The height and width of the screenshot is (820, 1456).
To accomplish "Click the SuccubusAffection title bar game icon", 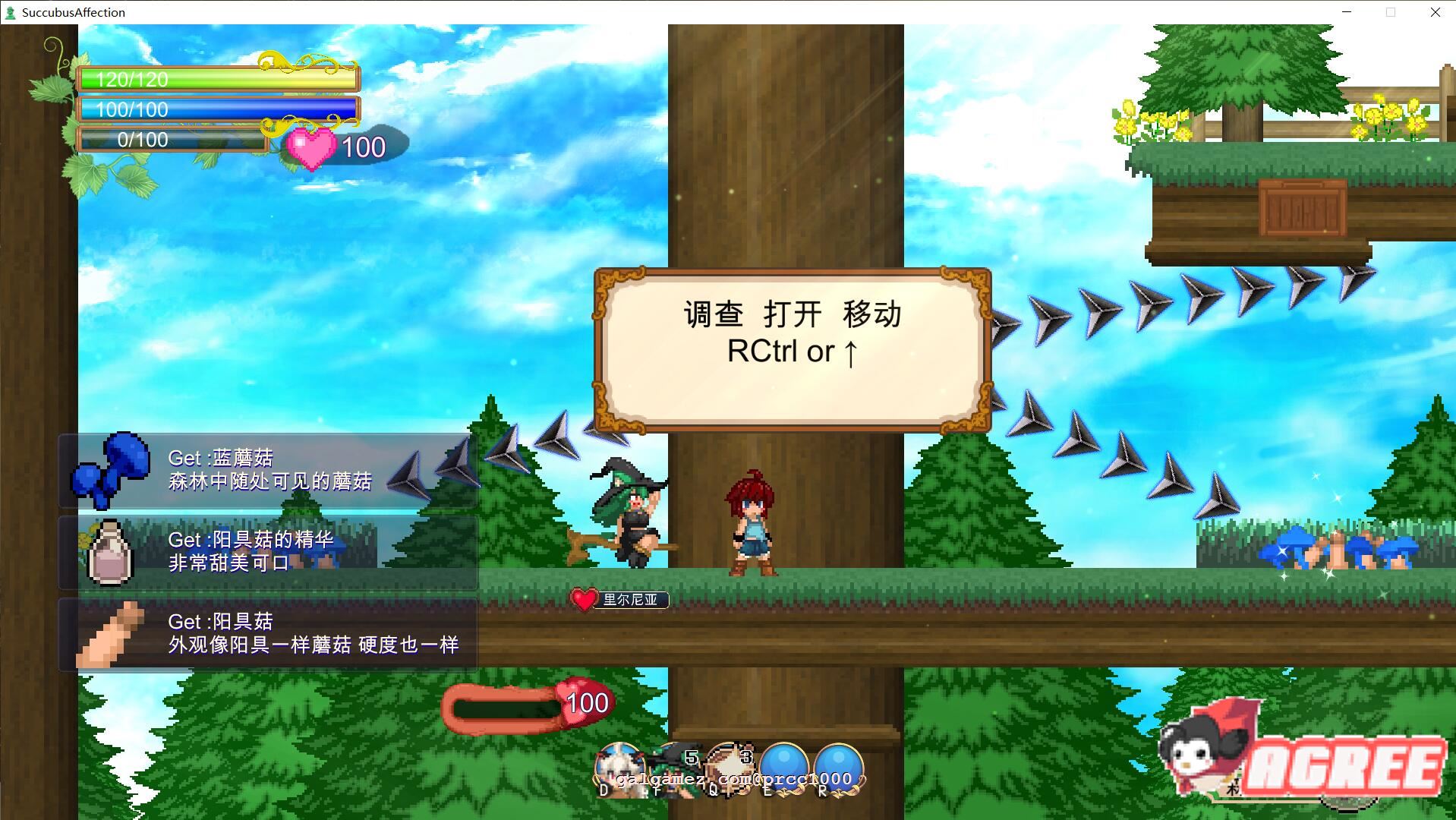I will (12, 11).
